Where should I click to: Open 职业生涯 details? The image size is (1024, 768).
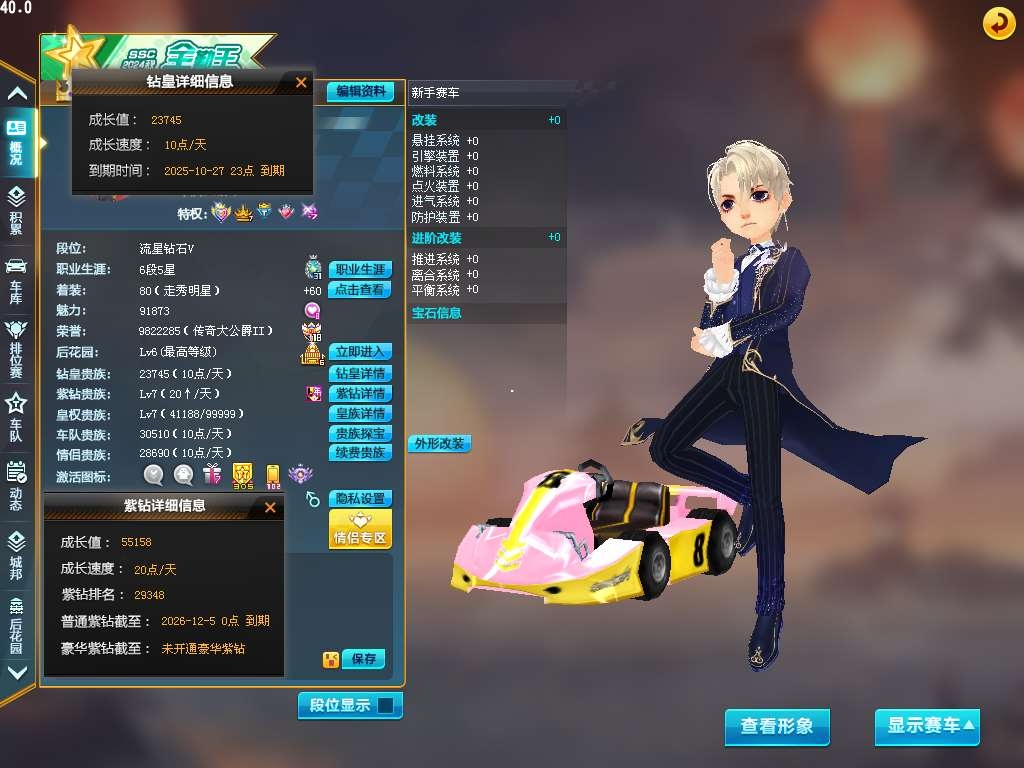tap(359, 270)
